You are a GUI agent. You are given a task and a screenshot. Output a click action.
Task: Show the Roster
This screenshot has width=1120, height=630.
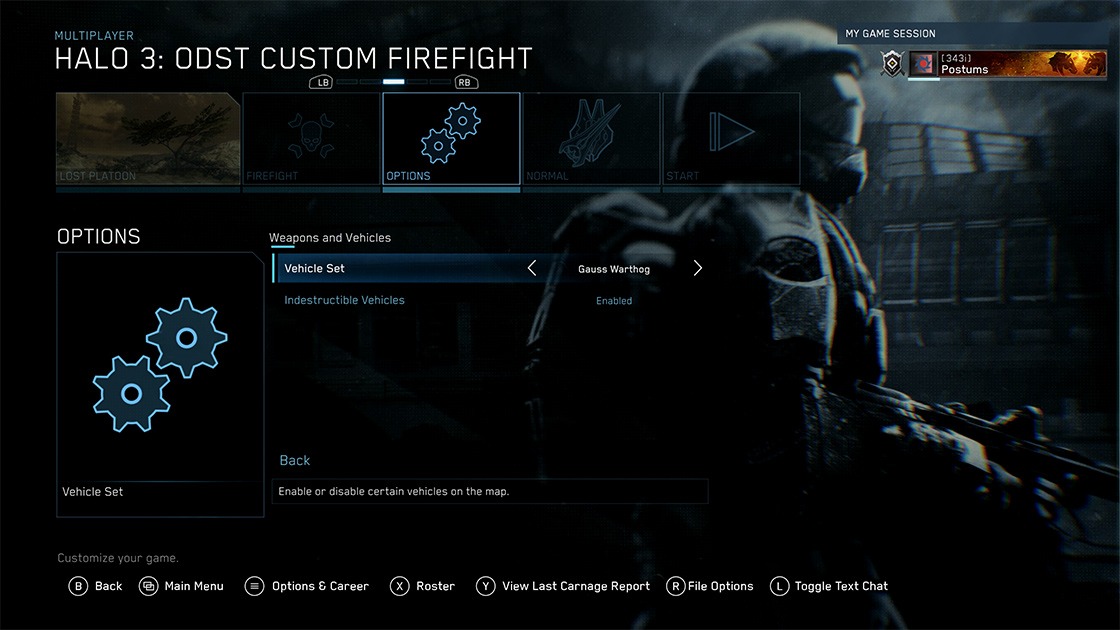423,586
